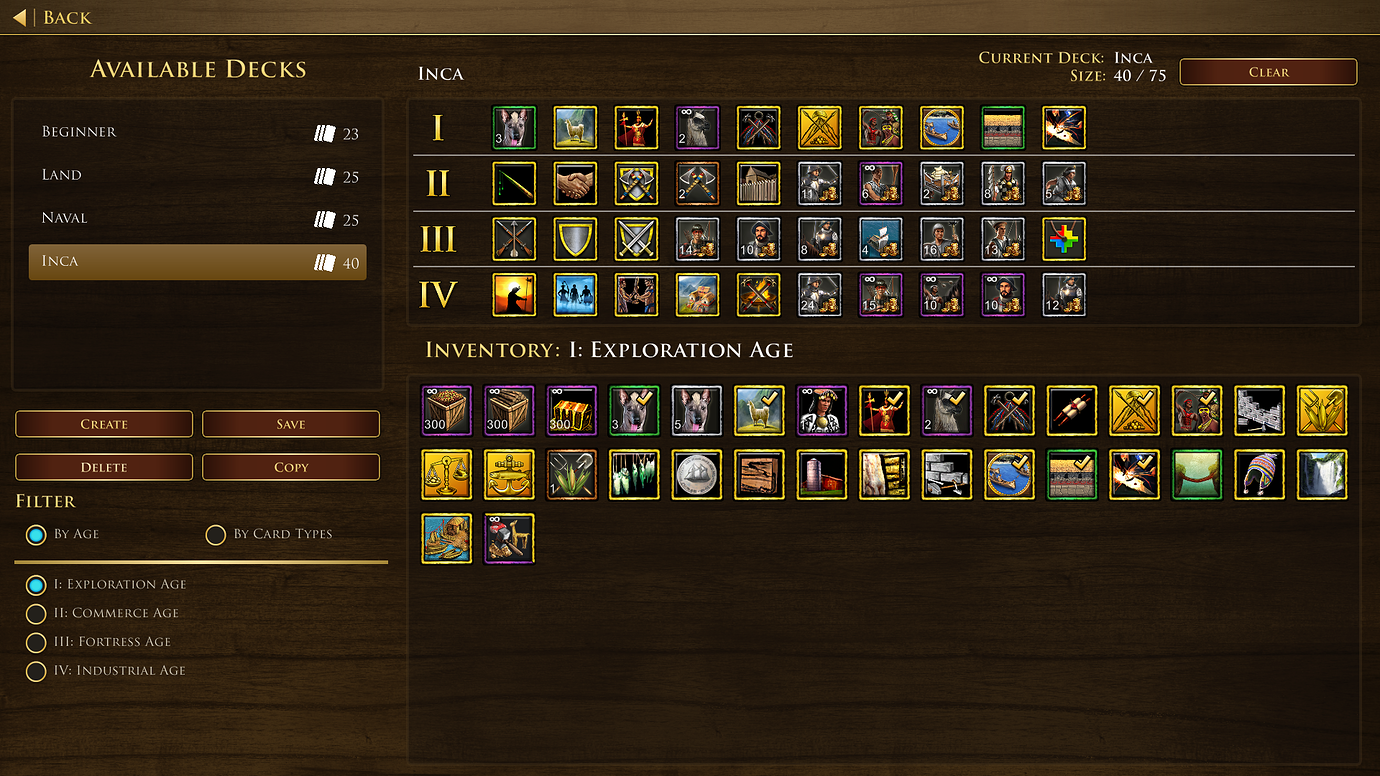
Task: Create a new deck
Action: point(103,423)
